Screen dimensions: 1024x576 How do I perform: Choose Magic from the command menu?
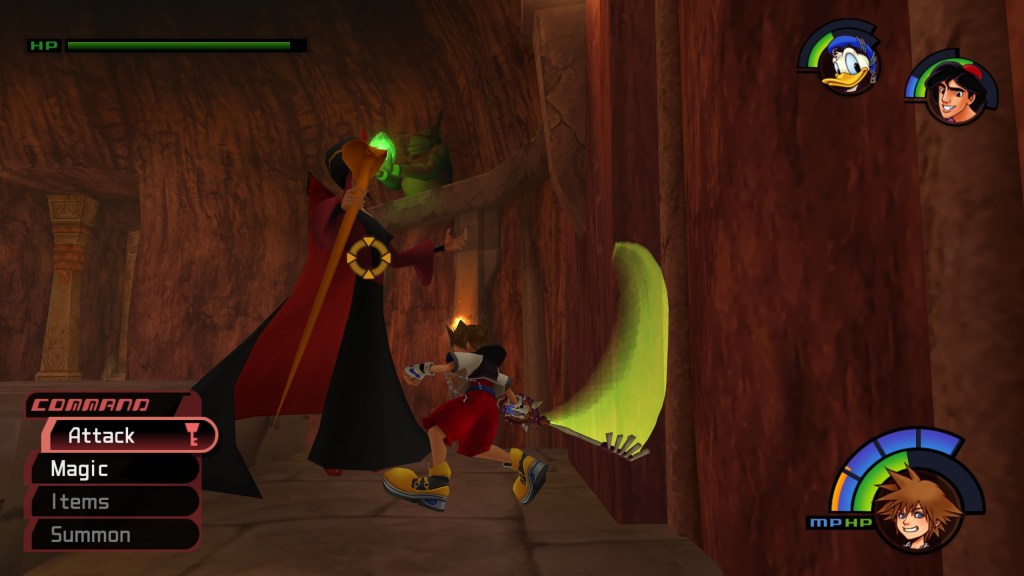(x=110, y=469)
